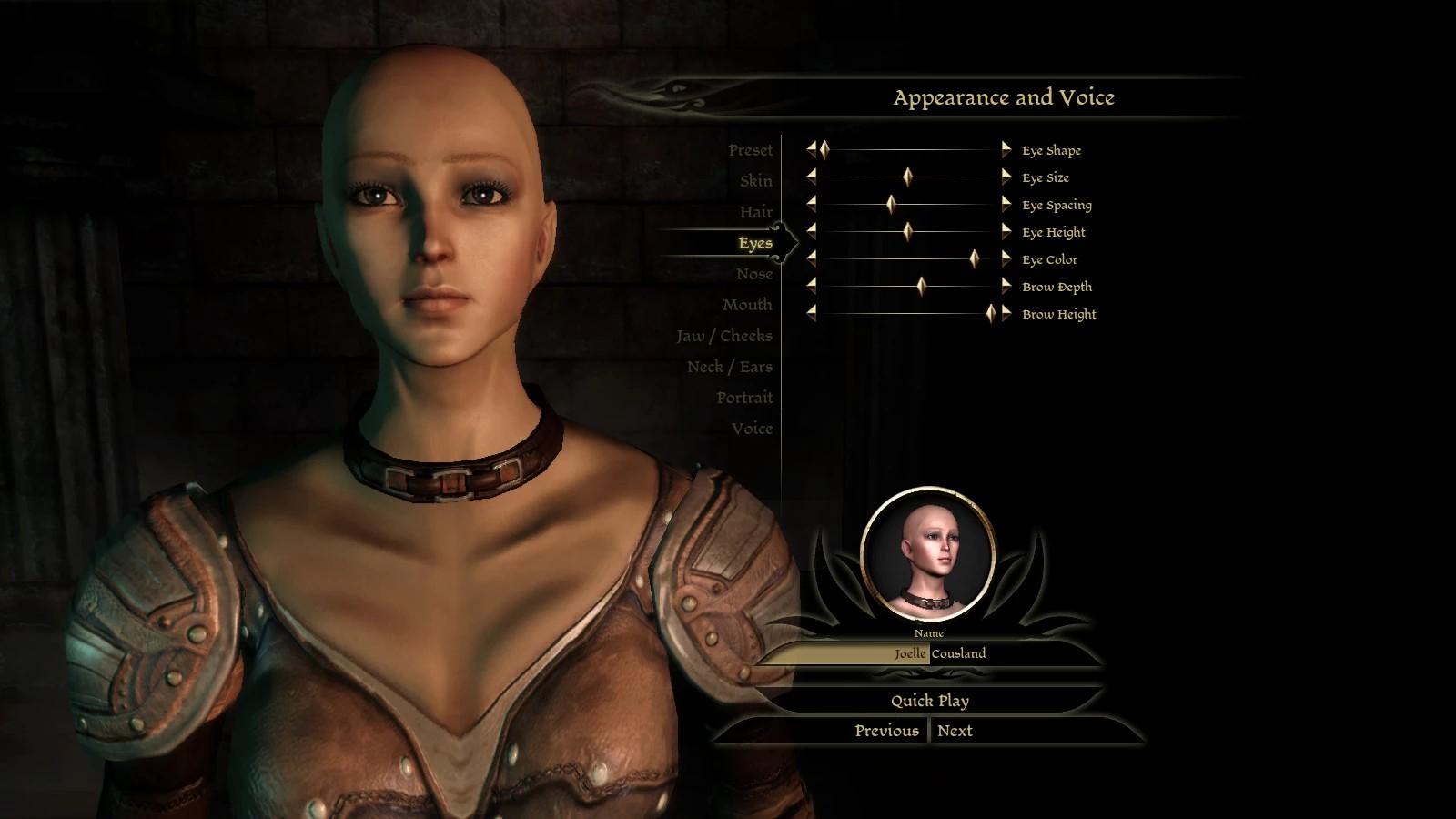Click the Eye Color slider handle
This screenshot has height=819, width=1456.
point(974,259)
